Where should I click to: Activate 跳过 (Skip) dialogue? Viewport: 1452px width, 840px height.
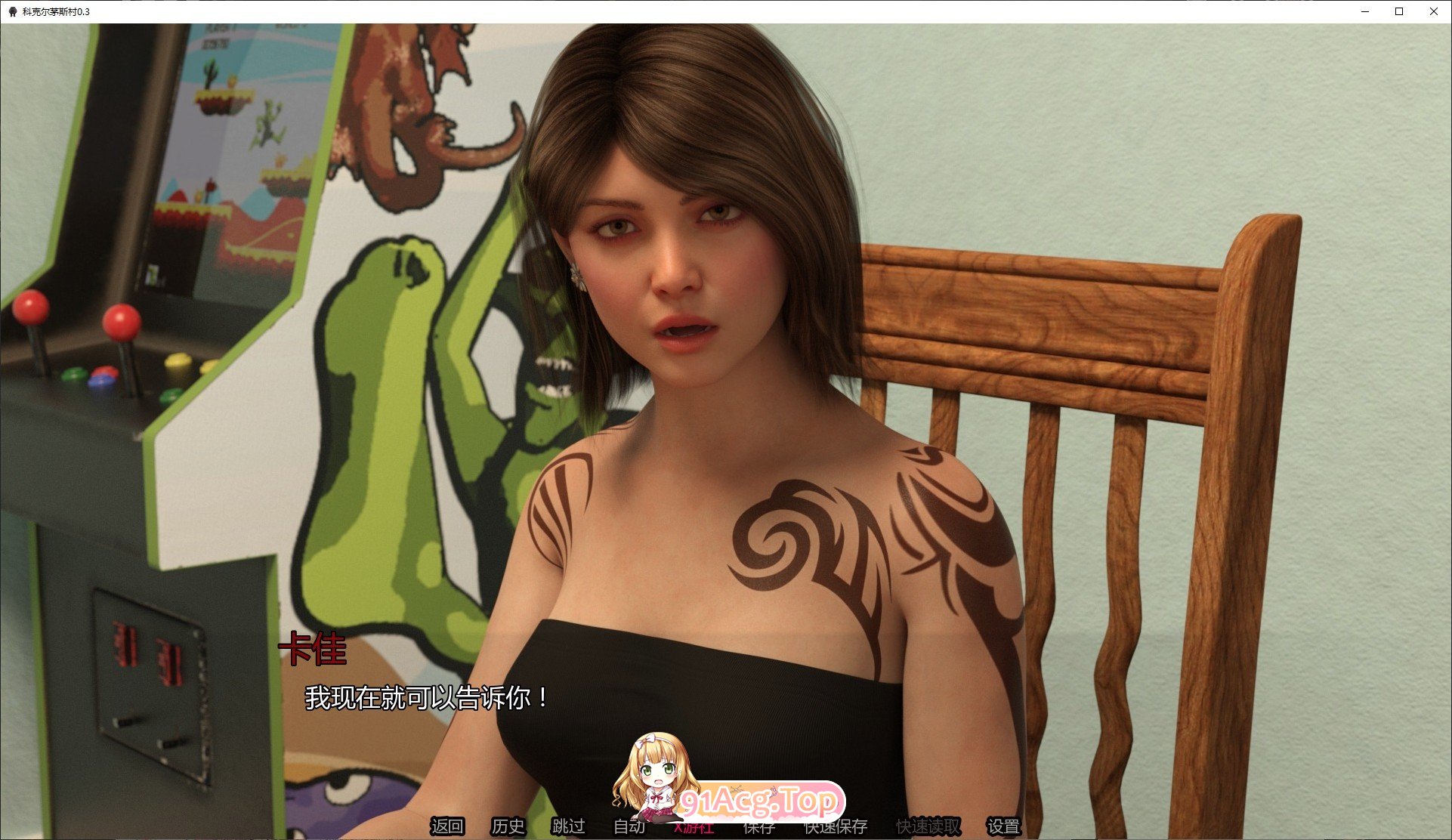click(x=568, y=826)
